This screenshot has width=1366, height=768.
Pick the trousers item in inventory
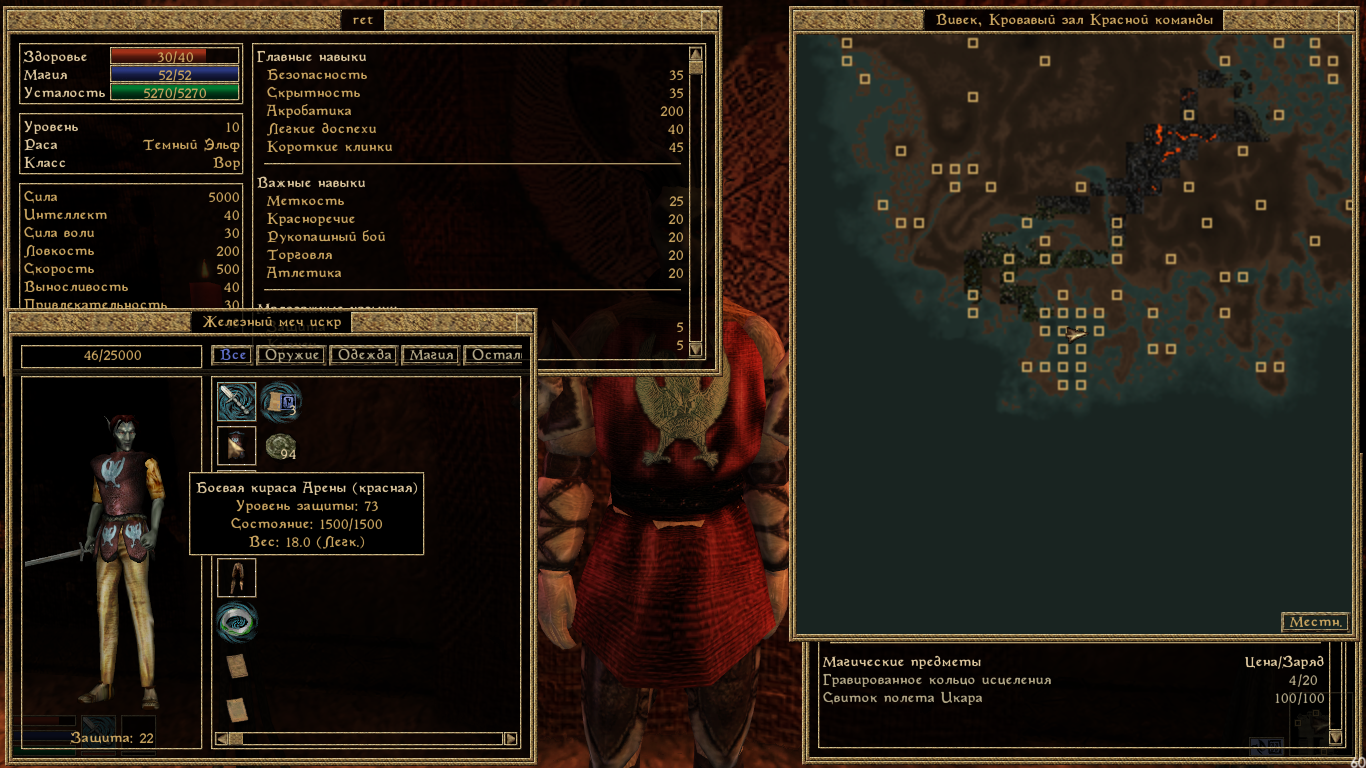pos(237,578)
